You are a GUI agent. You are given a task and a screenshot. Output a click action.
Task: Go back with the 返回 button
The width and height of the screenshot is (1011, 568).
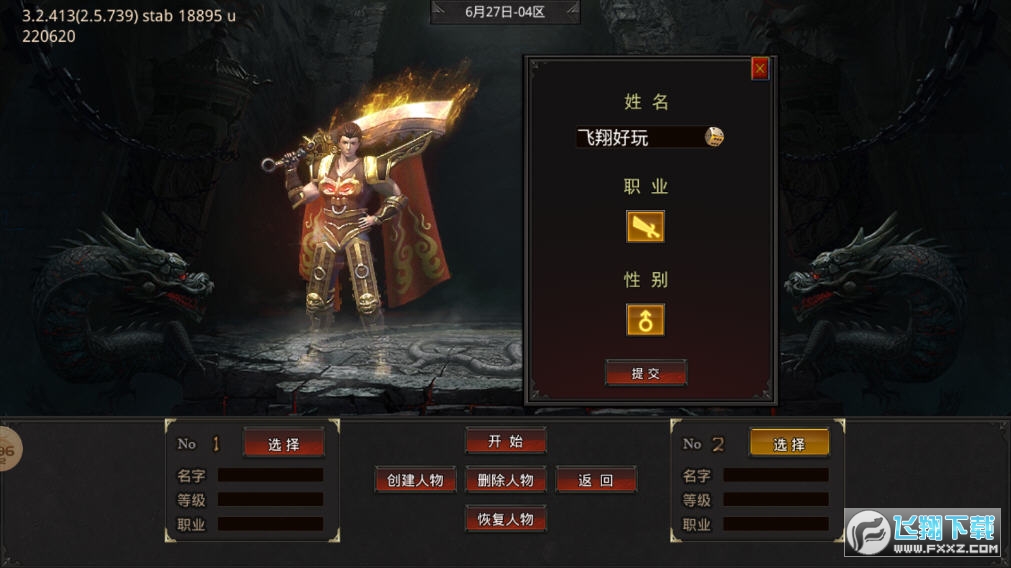(596, 480)
